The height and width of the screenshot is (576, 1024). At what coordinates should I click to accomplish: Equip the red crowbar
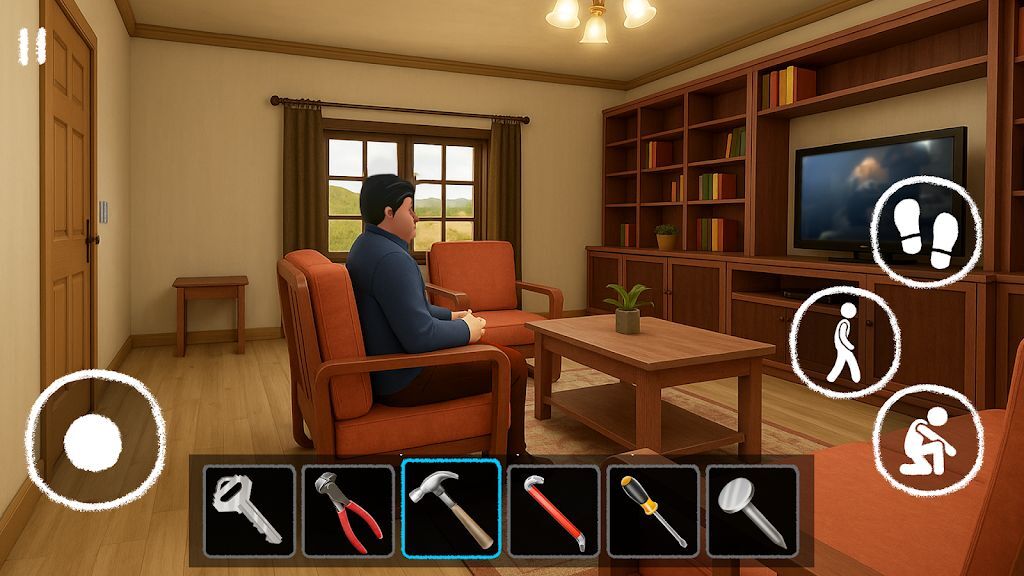pos(553,510)
